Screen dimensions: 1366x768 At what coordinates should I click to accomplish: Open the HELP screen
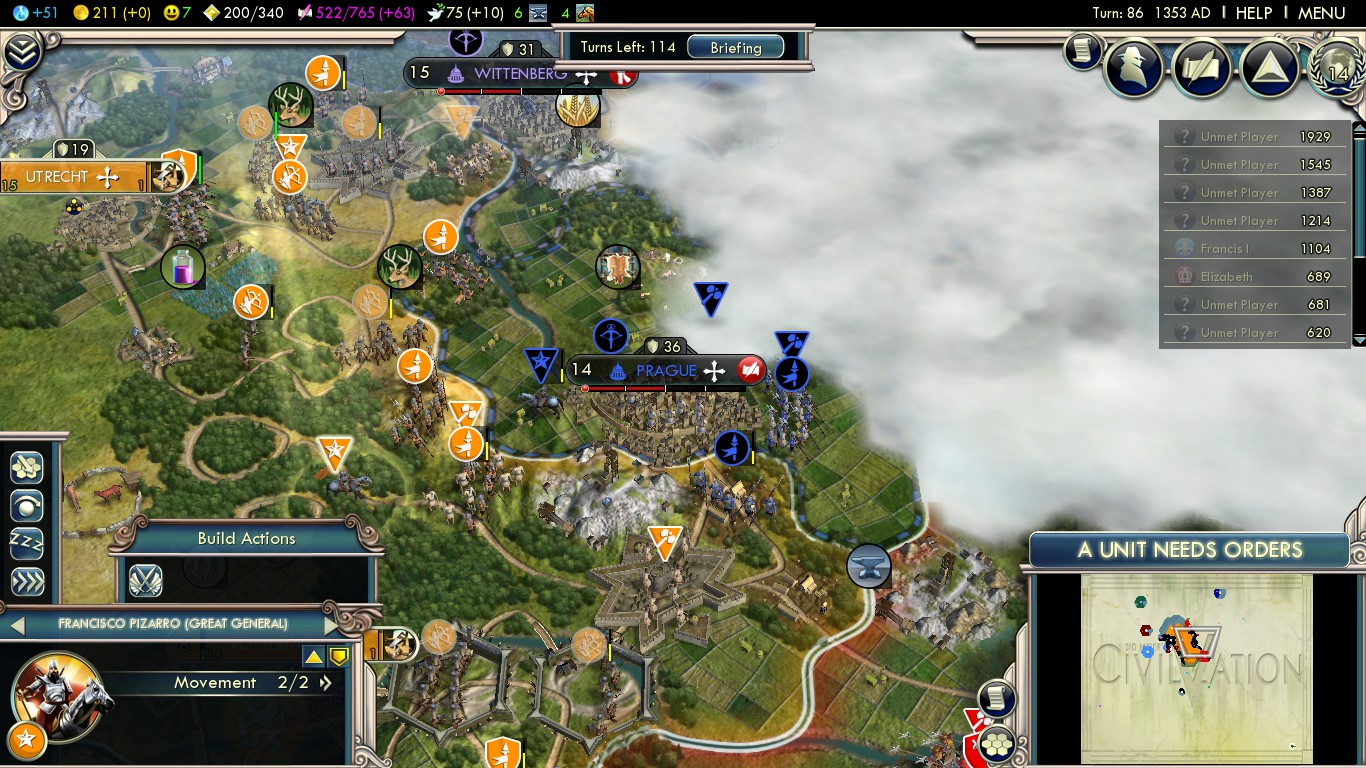(x=1253, y=13)
